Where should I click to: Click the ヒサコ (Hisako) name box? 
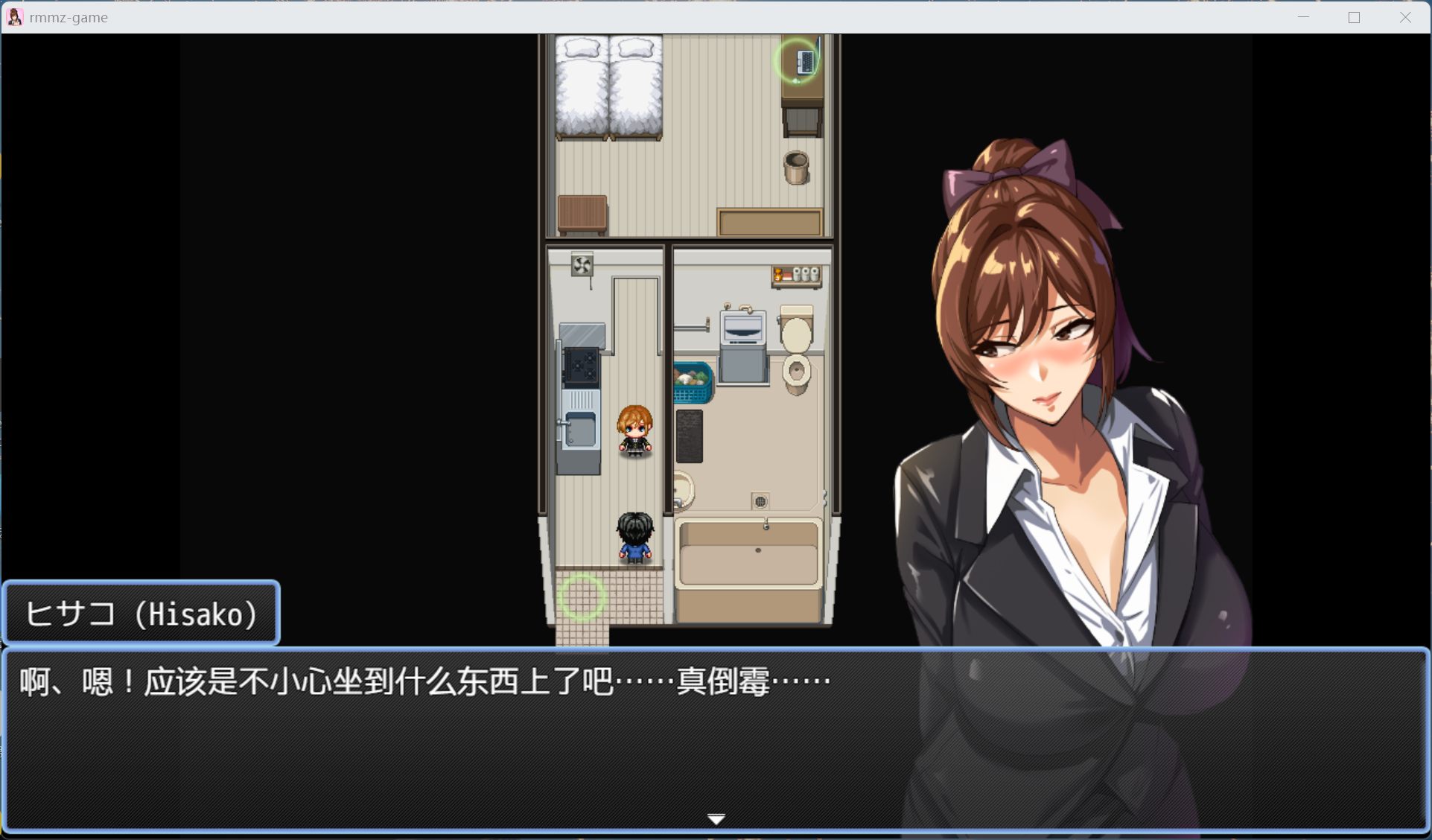pyautogui.click(x=141, y=613)
